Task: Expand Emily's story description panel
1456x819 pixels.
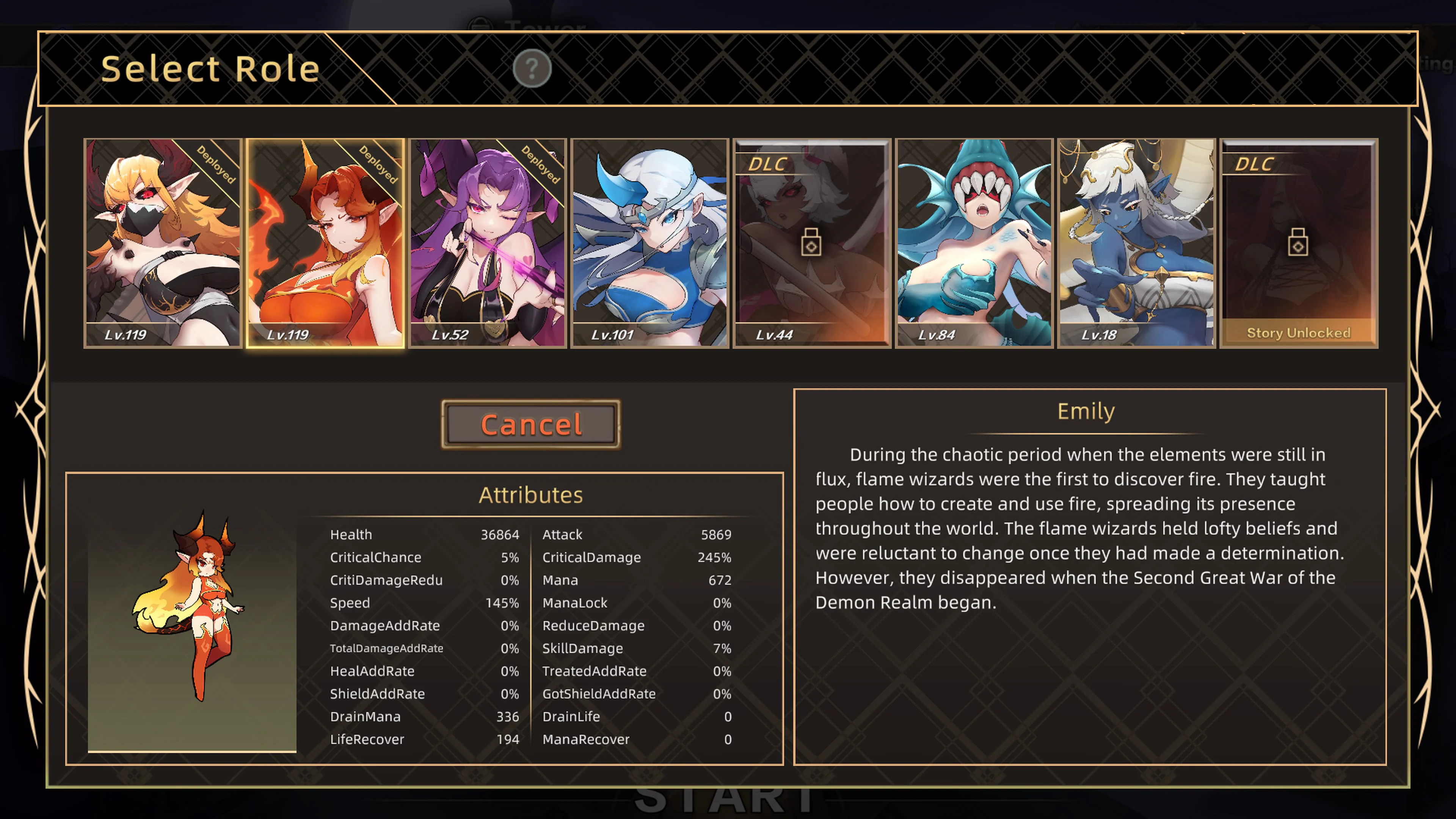Action: click(1085, 576)
